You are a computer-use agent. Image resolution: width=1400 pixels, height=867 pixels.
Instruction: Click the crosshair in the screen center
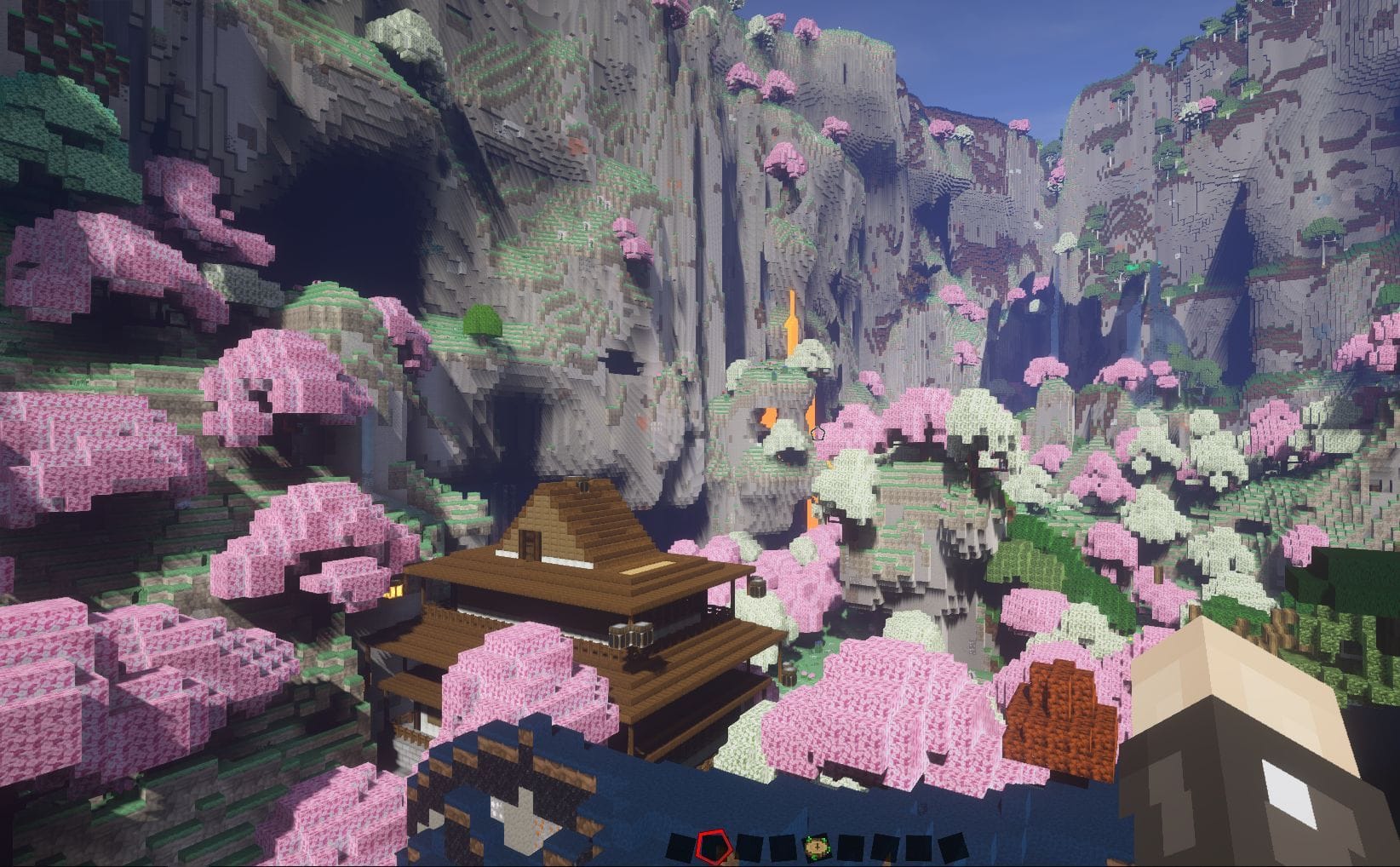coord(818,430)
